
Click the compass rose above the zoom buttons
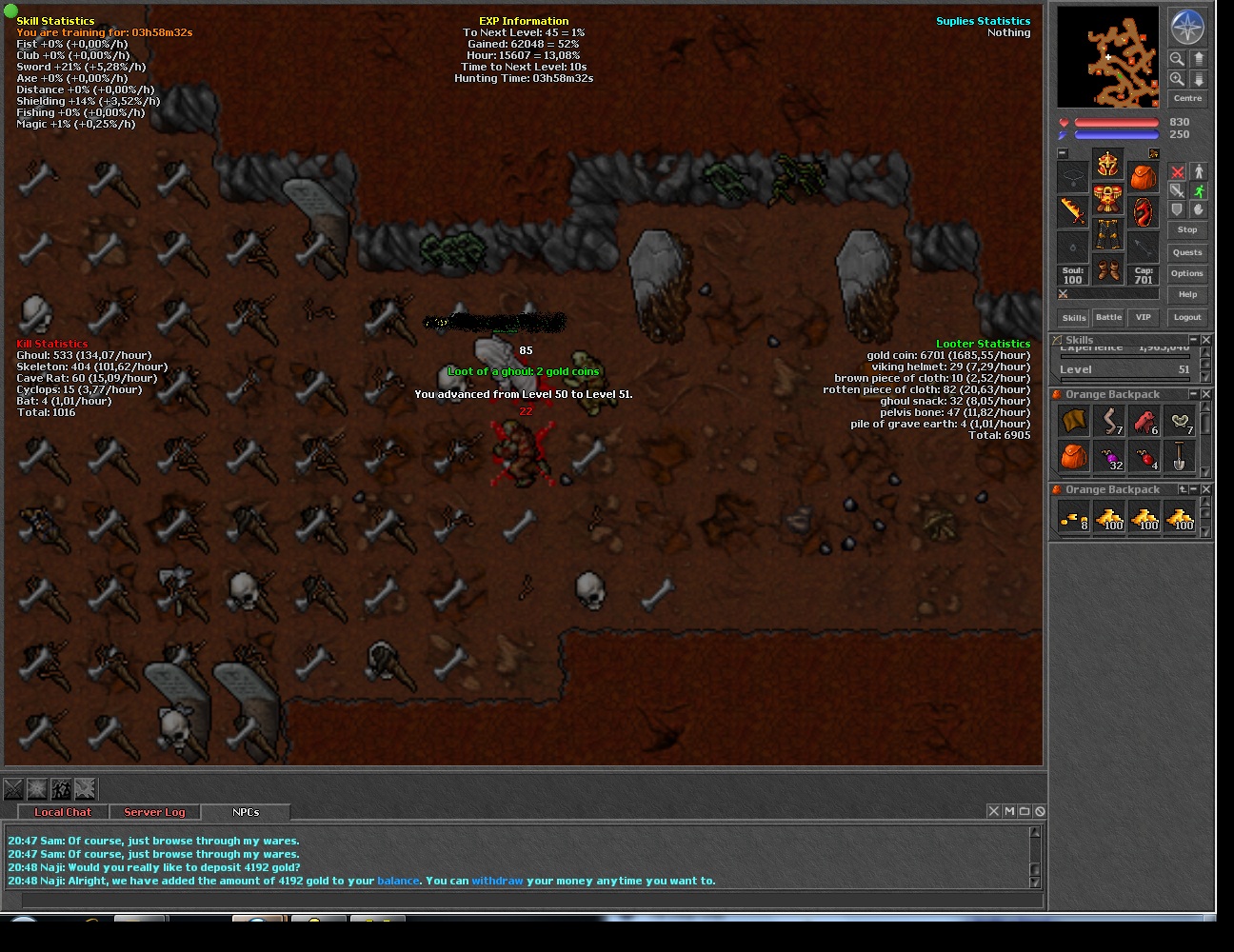click(x=1187, y=28)
